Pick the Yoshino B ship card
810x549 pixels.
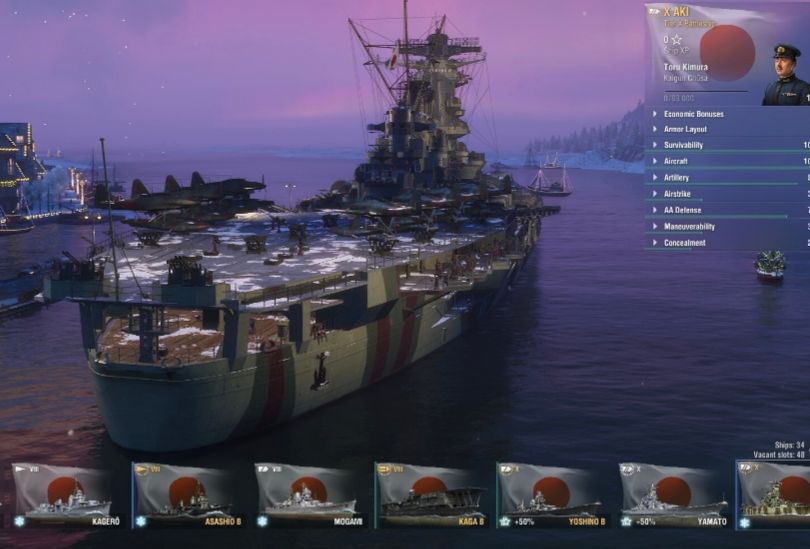click(550, 495)
